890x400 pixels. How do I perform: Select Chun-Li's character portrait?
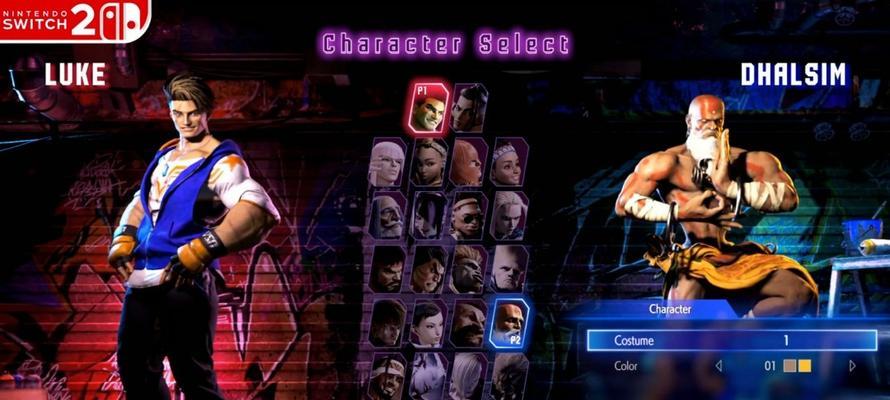(x=428, y=322)
